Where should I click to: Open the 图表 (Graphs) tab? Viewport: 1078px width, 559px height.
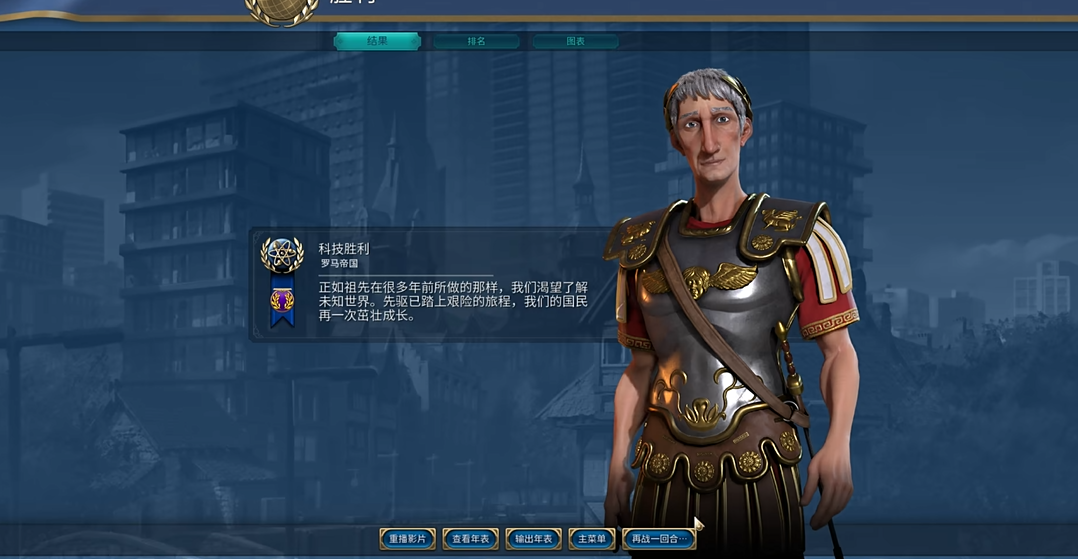[x=575, y=42]
